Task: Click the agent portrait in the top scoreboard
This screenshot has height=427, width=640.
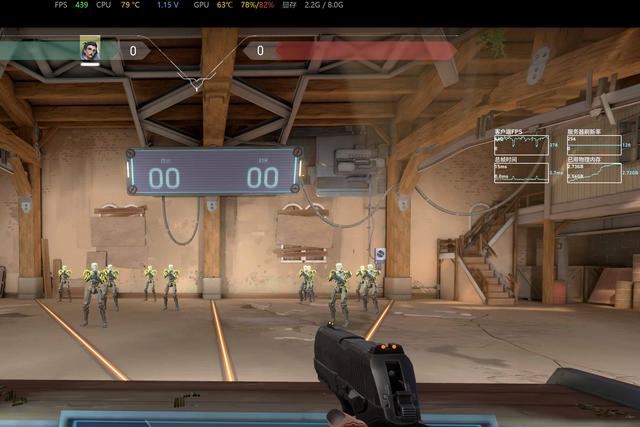Action: click(x=90, y=49)
